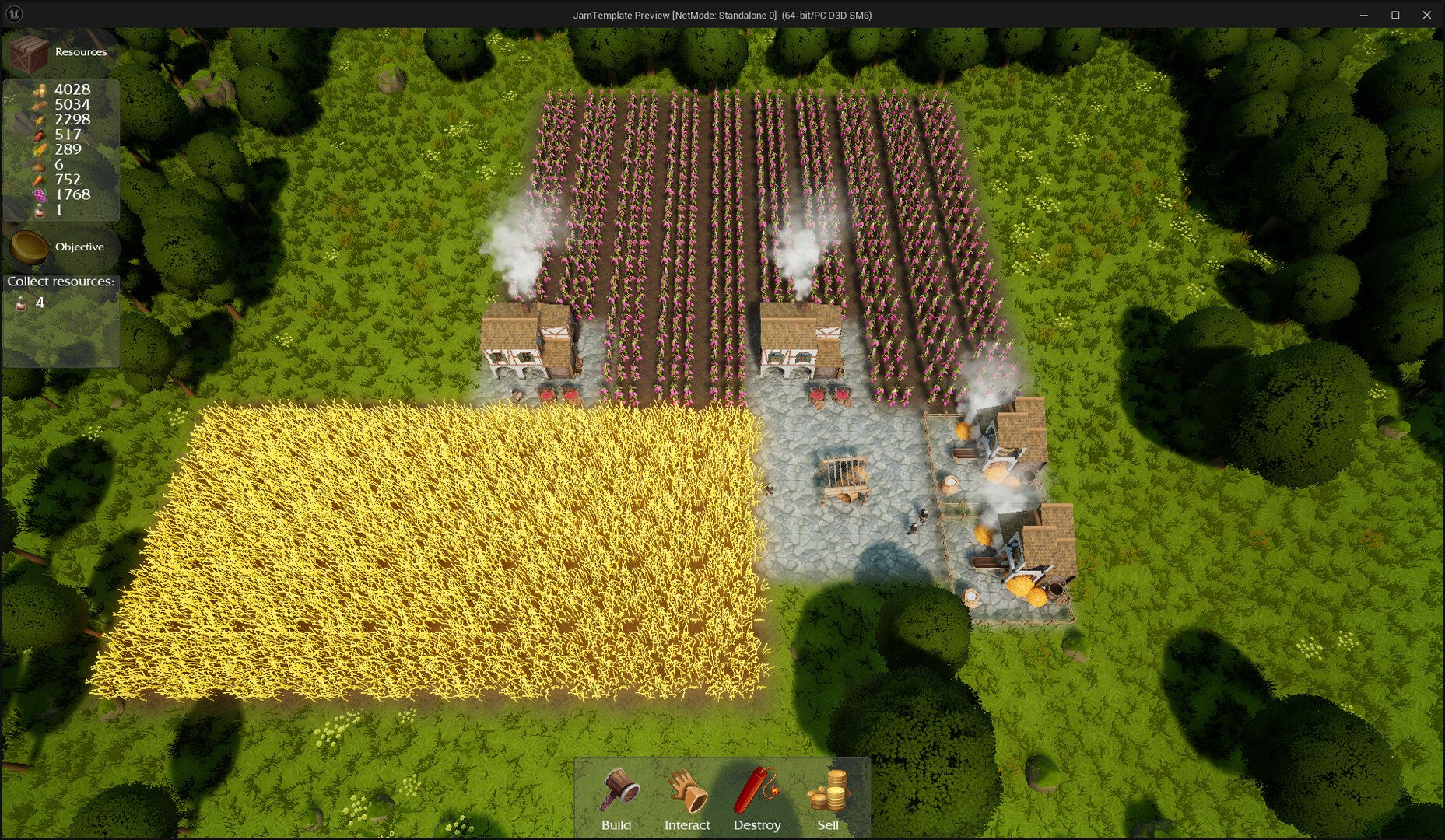
Task: Select the Interact glove tool
Action: coord(687,799)
